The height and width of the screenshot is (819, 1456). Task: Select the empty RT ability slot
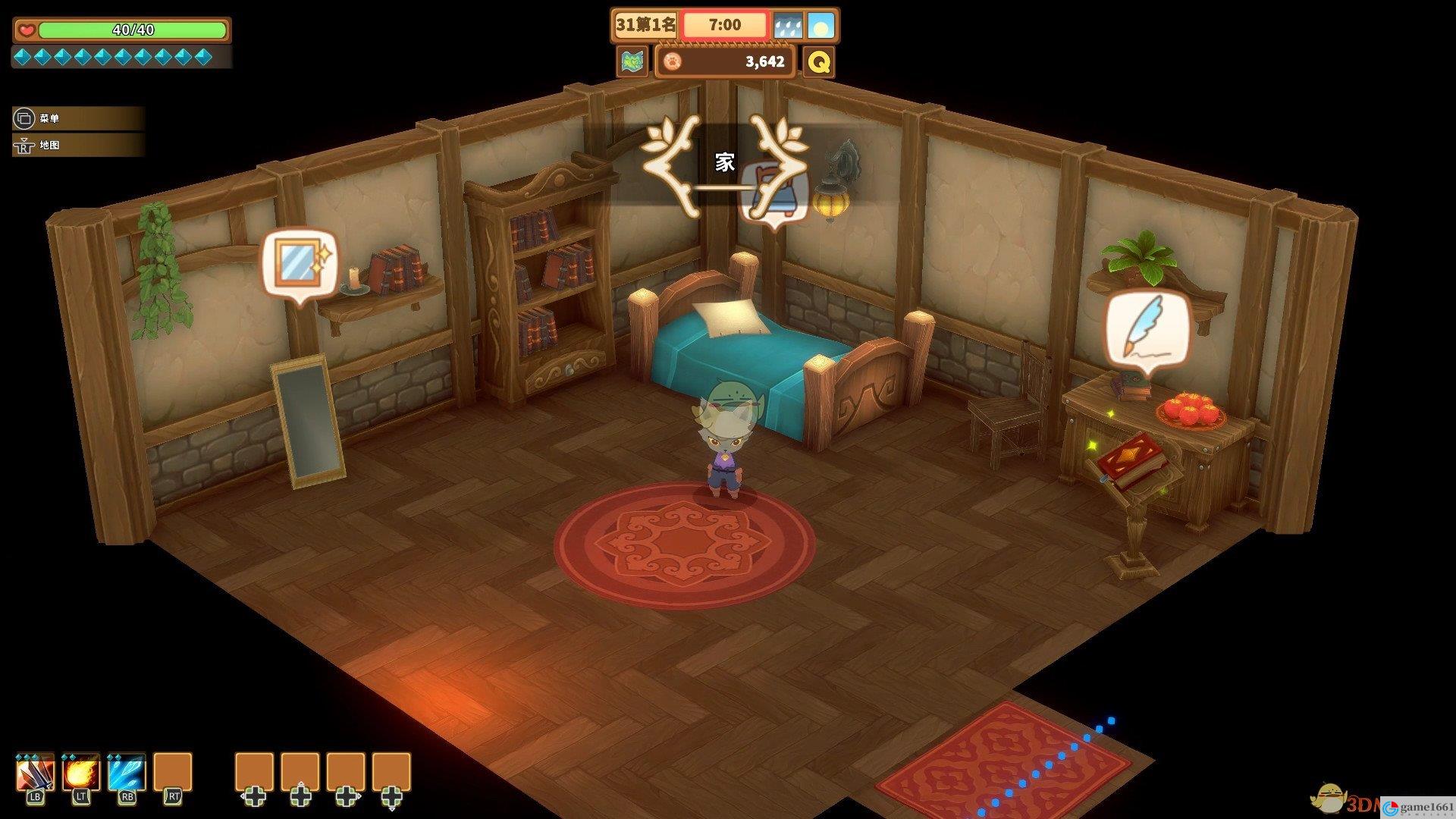tap(173, 773)
